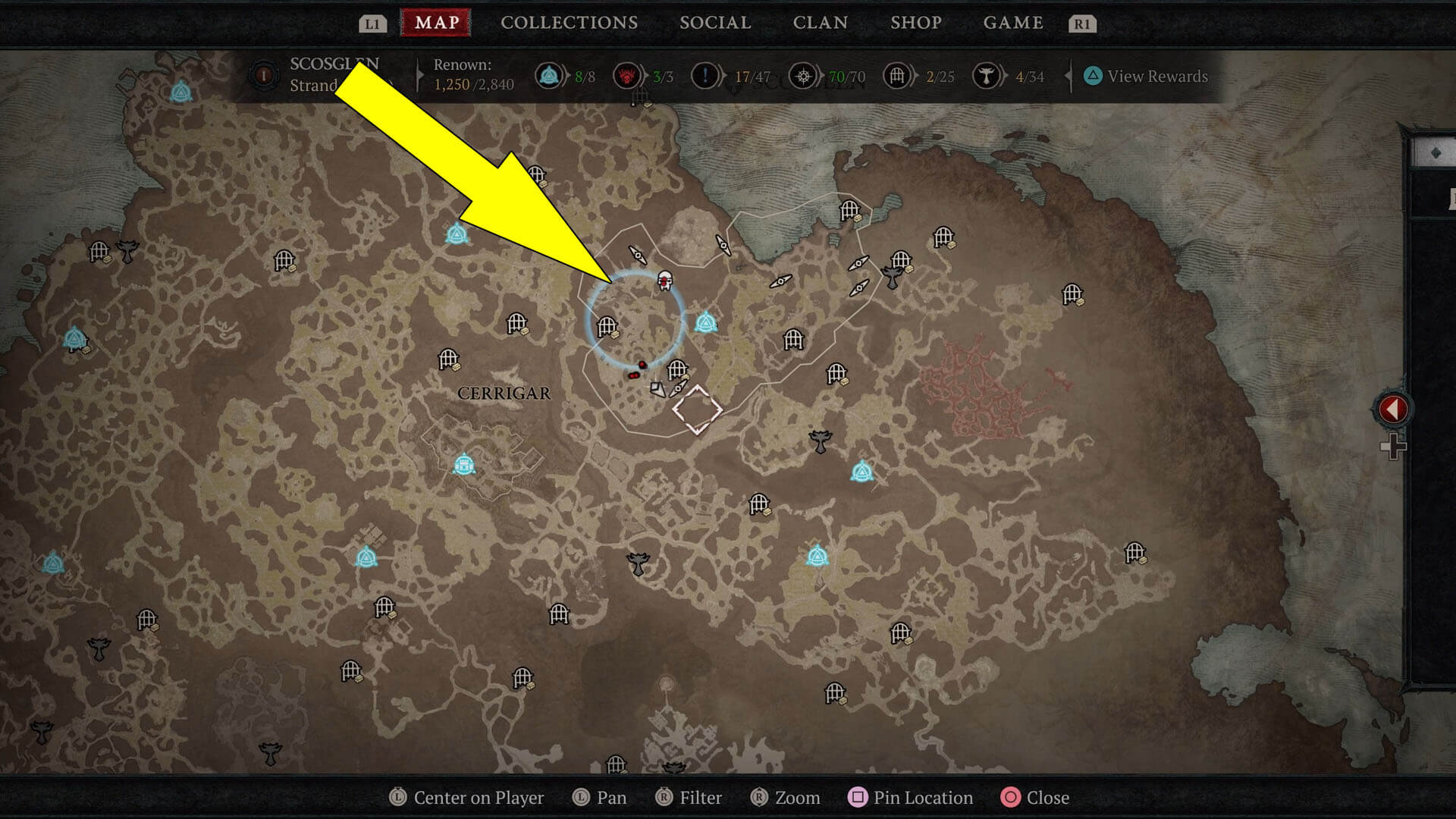Activate Pin Location on the map

pos(910,797)
